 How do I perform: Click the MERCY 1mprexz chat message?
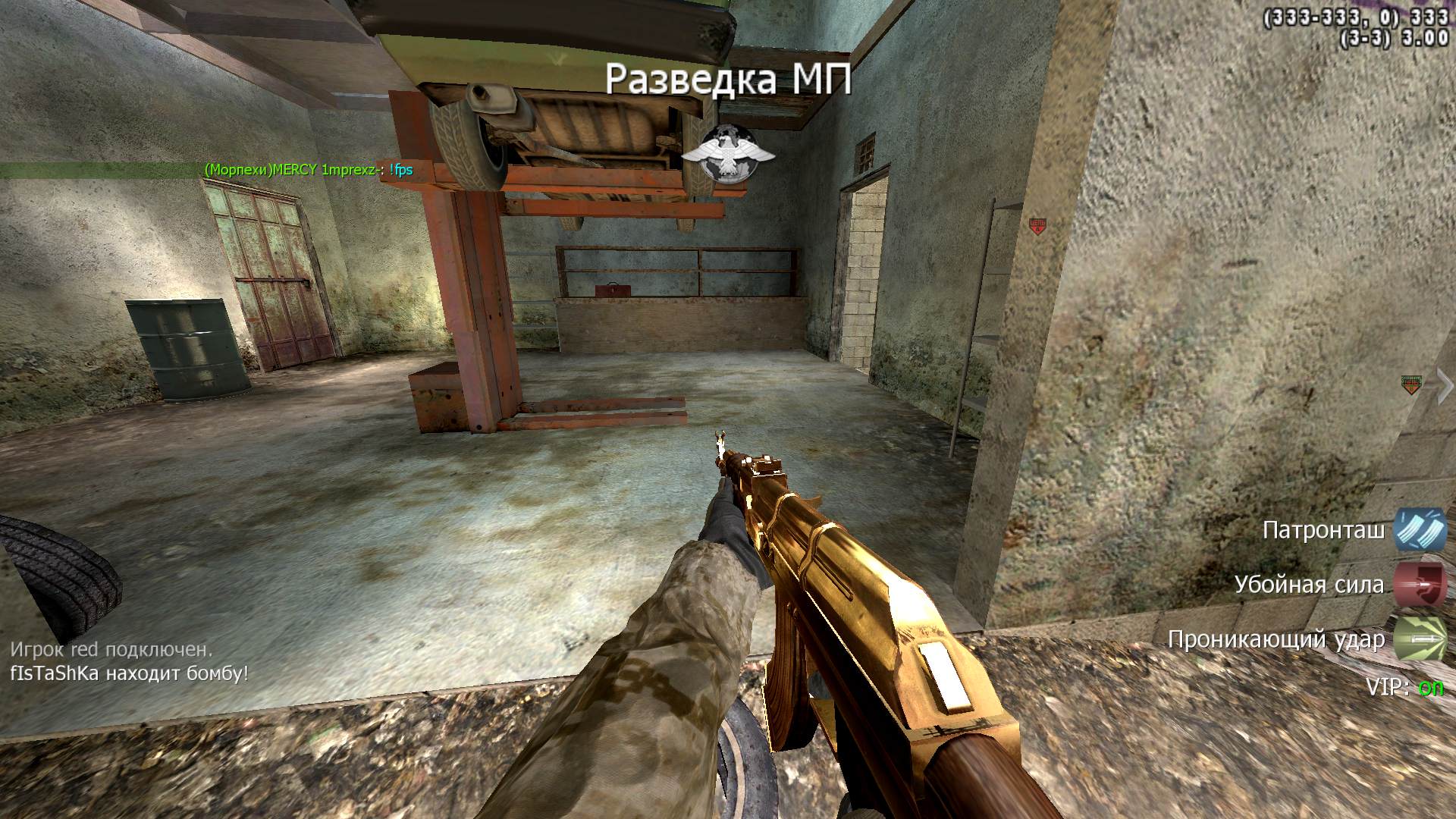point(309,170)
